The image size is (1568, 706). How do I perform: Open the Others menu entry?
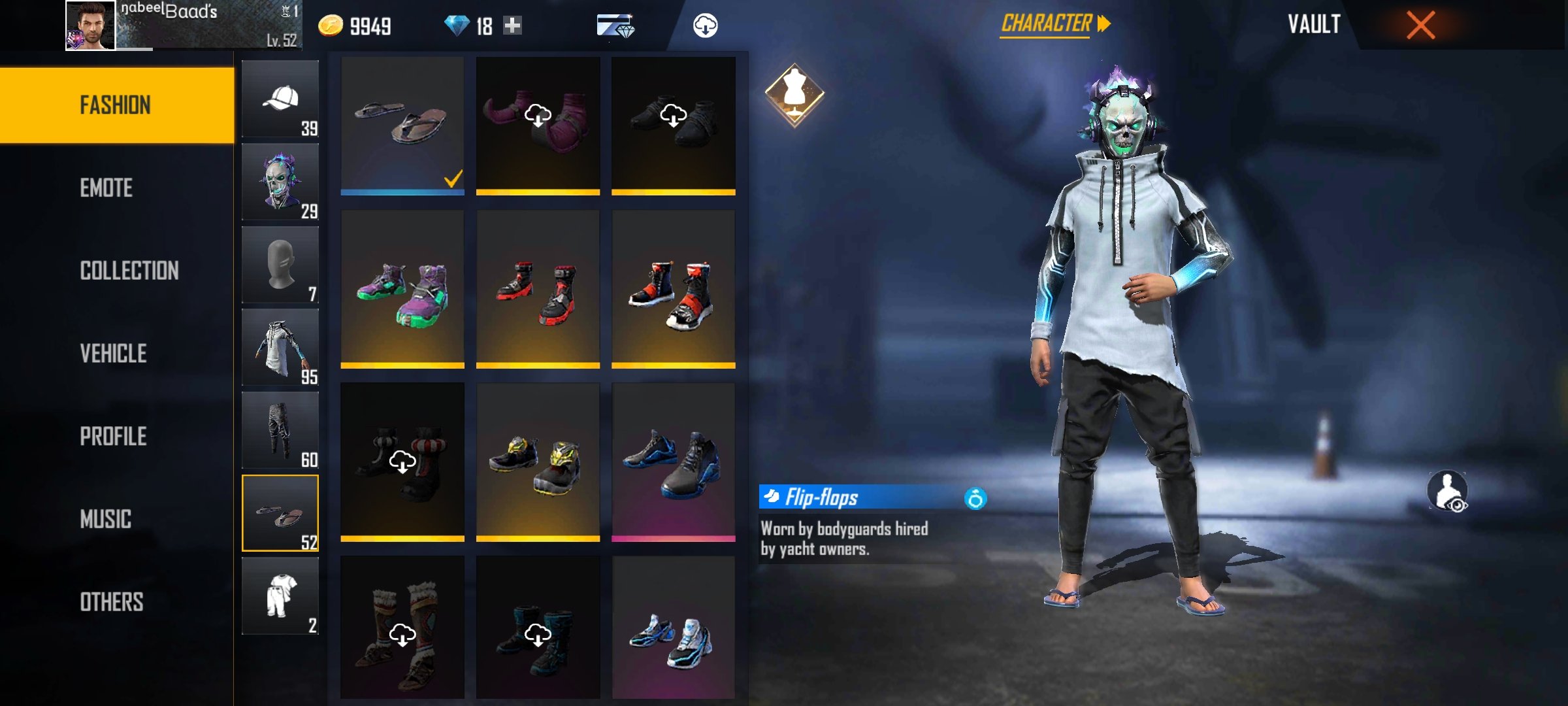point(111,602)
